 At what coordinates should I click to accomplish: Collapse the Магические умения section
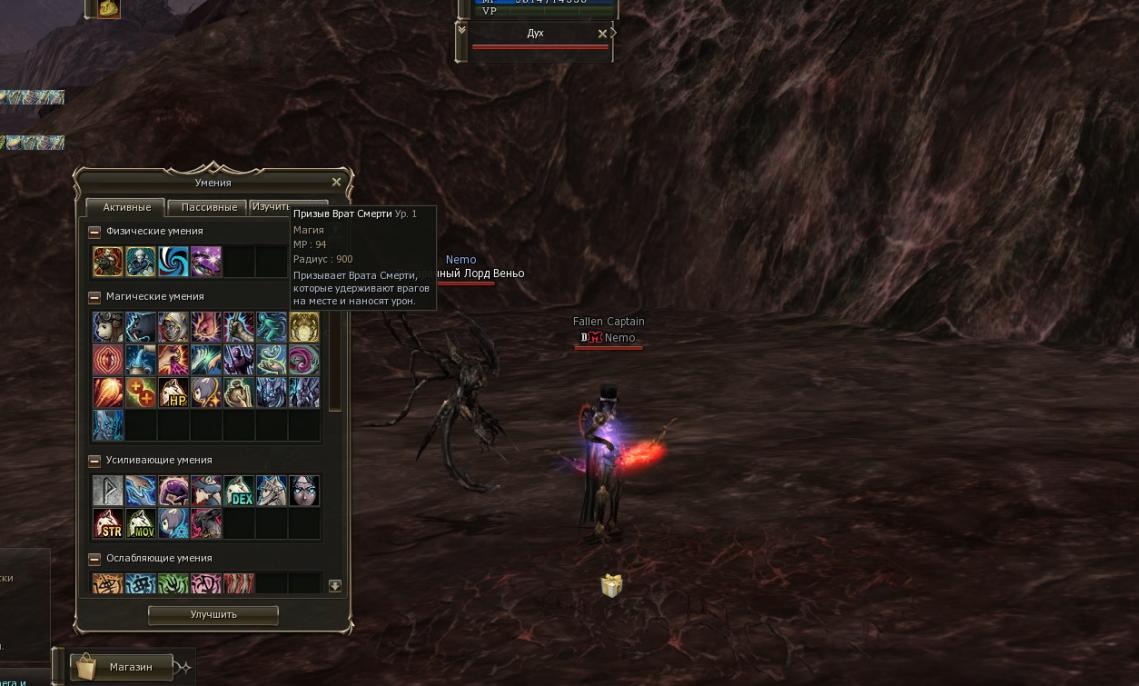(x=95, y=297)
